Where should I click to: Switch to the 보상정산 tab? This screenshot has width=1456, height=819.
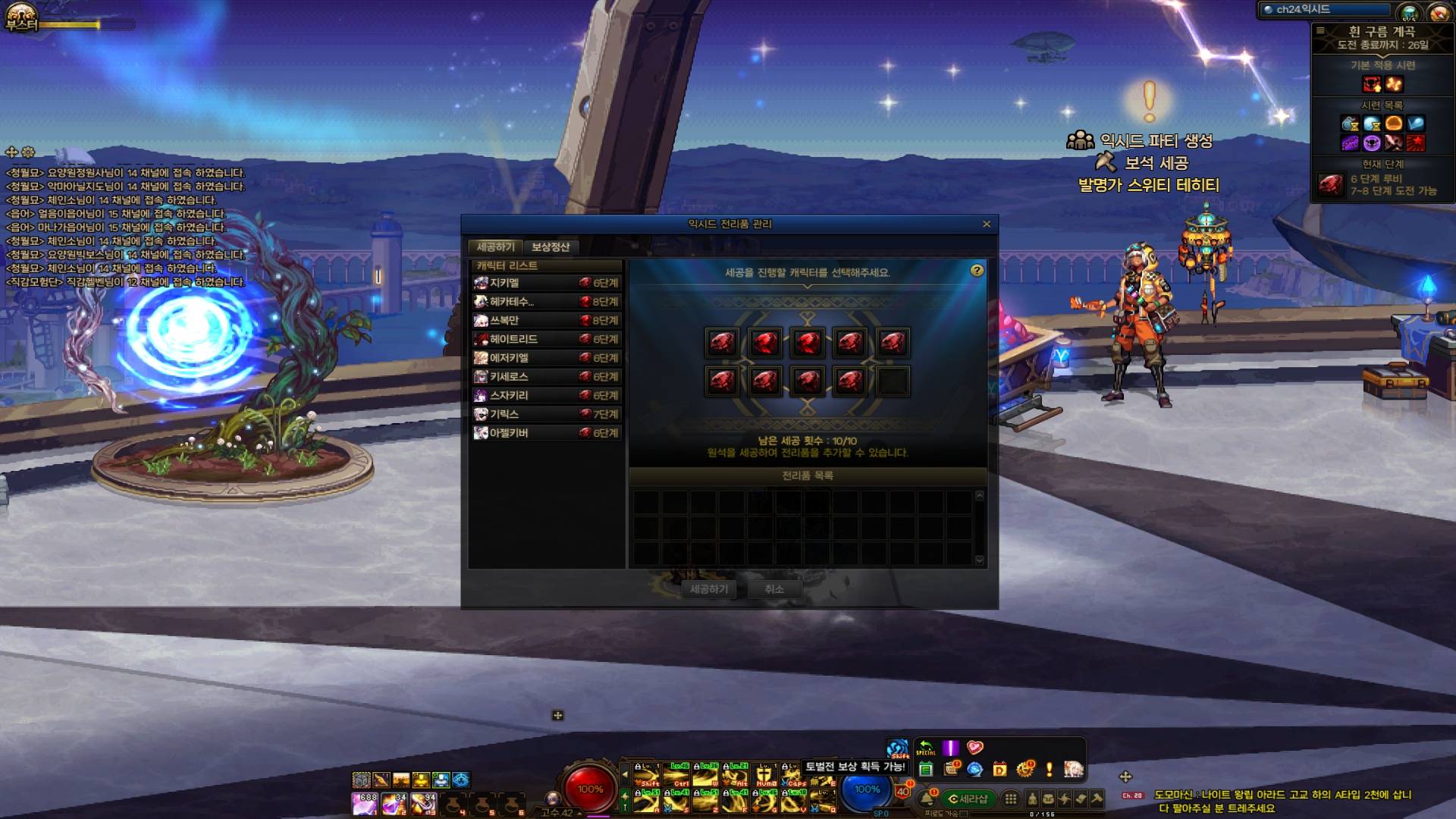pyautogui.click(x=550, y=247)
